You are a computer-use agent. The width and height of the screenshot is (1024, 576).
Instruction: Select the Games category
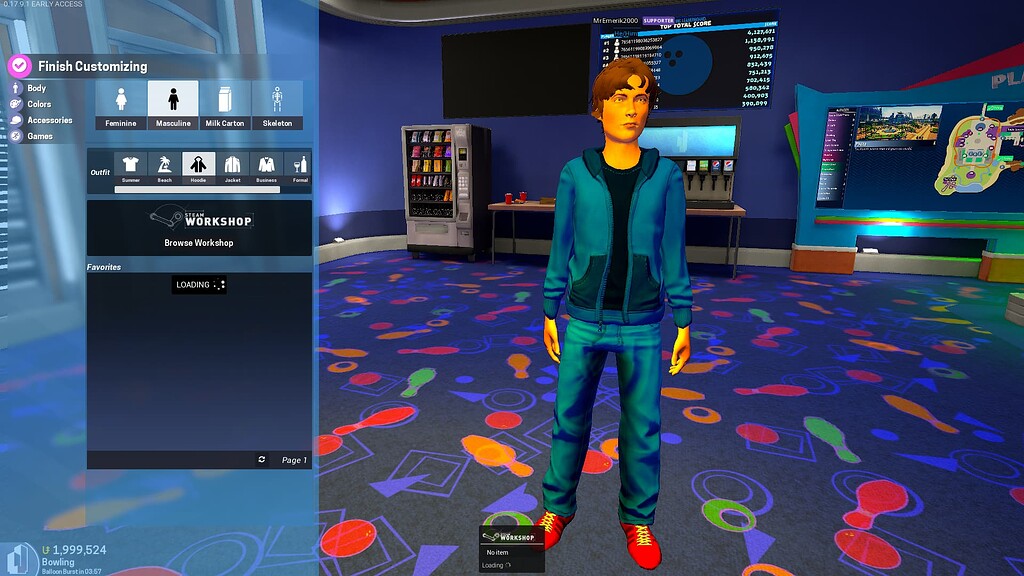pos(40,136)
